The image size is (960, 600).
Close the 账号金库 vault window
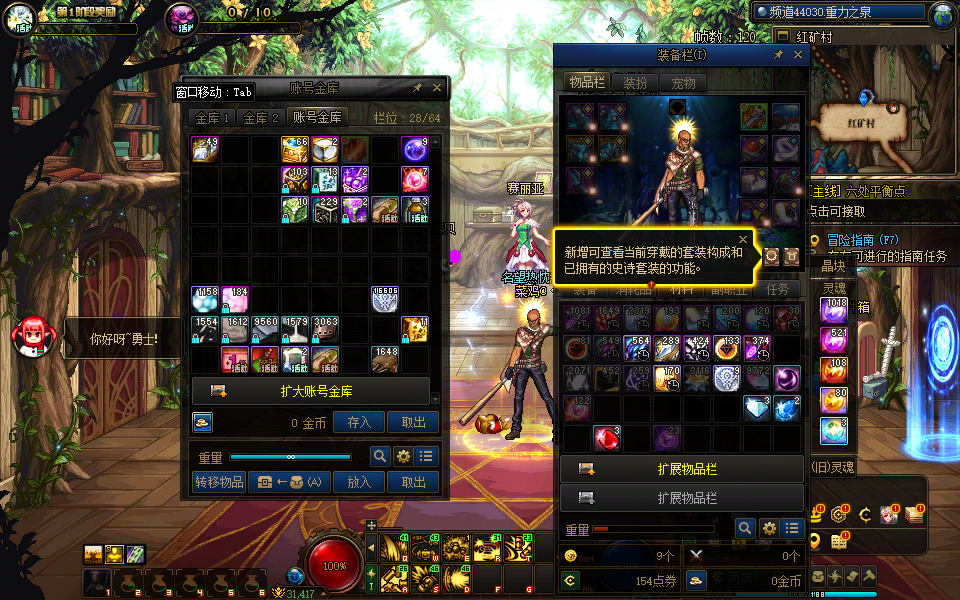(x=435, y=88)
